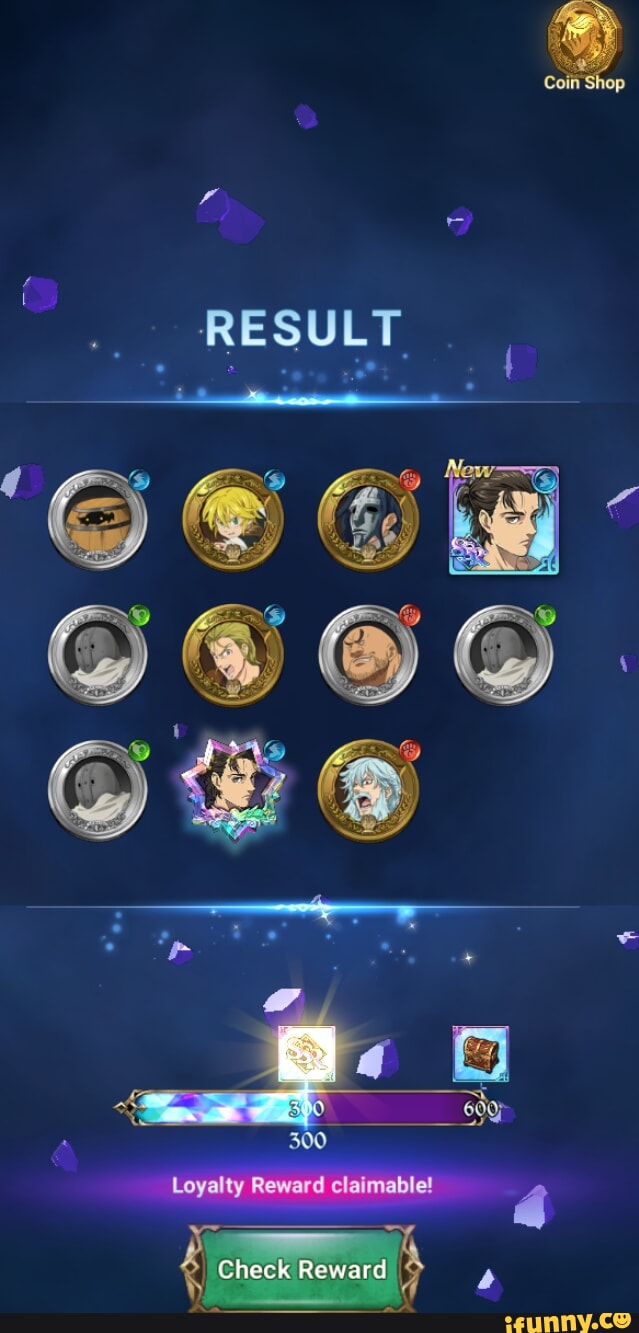Image resolution: width=639 pixels, height=1333 pixels.
Task: Tap the gold Meliodas coin
Action: 233,520
